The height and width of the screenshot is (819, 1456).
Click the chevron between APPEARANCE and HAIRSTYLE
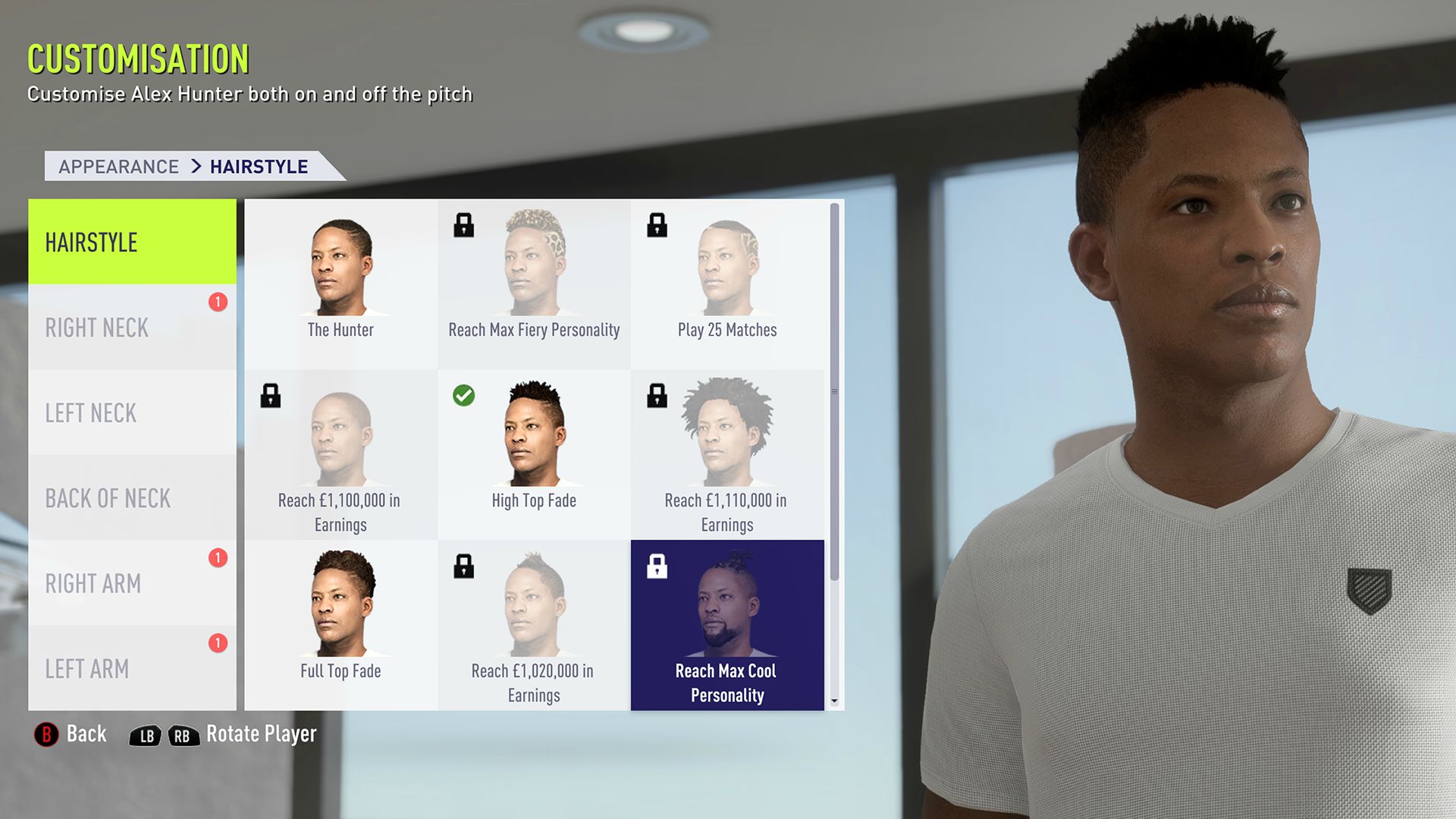coord(199,166)
